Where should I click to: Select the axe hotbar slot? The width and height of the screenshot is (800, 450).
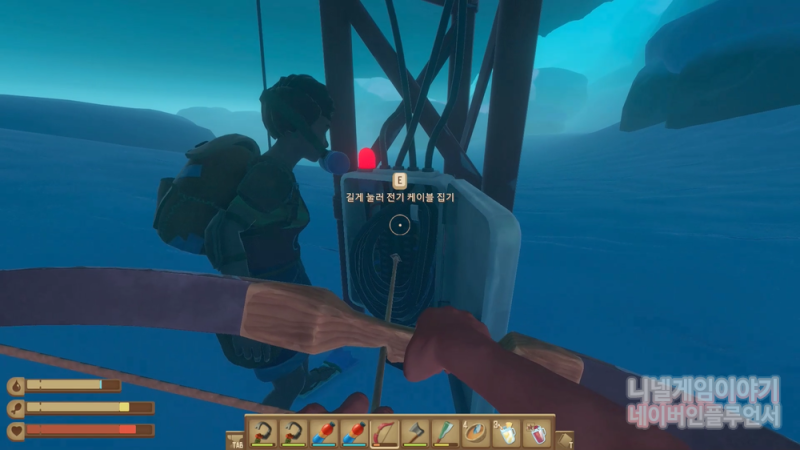coord(415,433)
